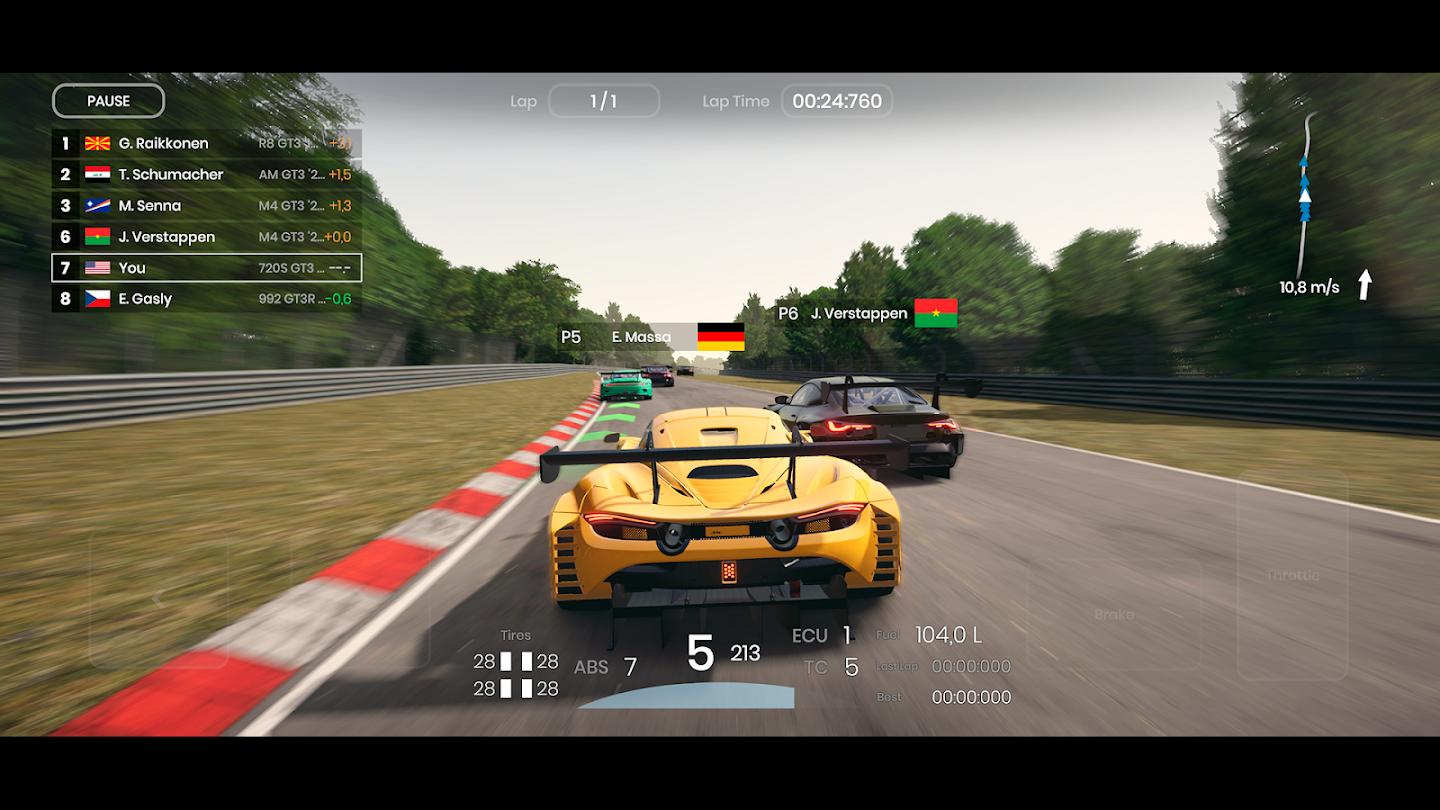Tap the steer-left arrow control

158,598
